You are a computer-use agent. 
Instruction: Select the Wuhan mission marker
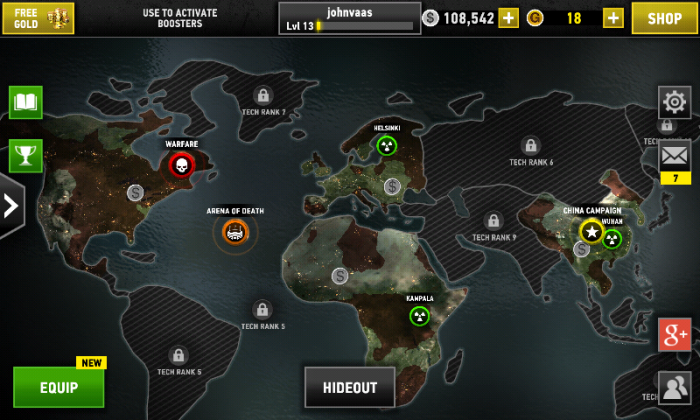[x=612, y=238]
